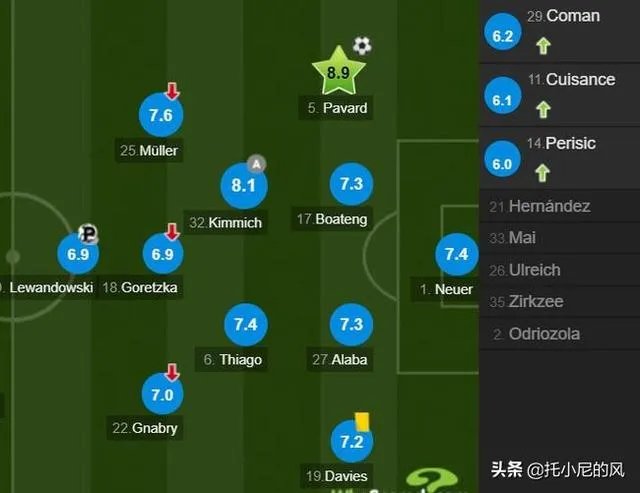Choose bench player Odriozola
Viewport: 640px width, 493px height.
[x=544, y=334]
